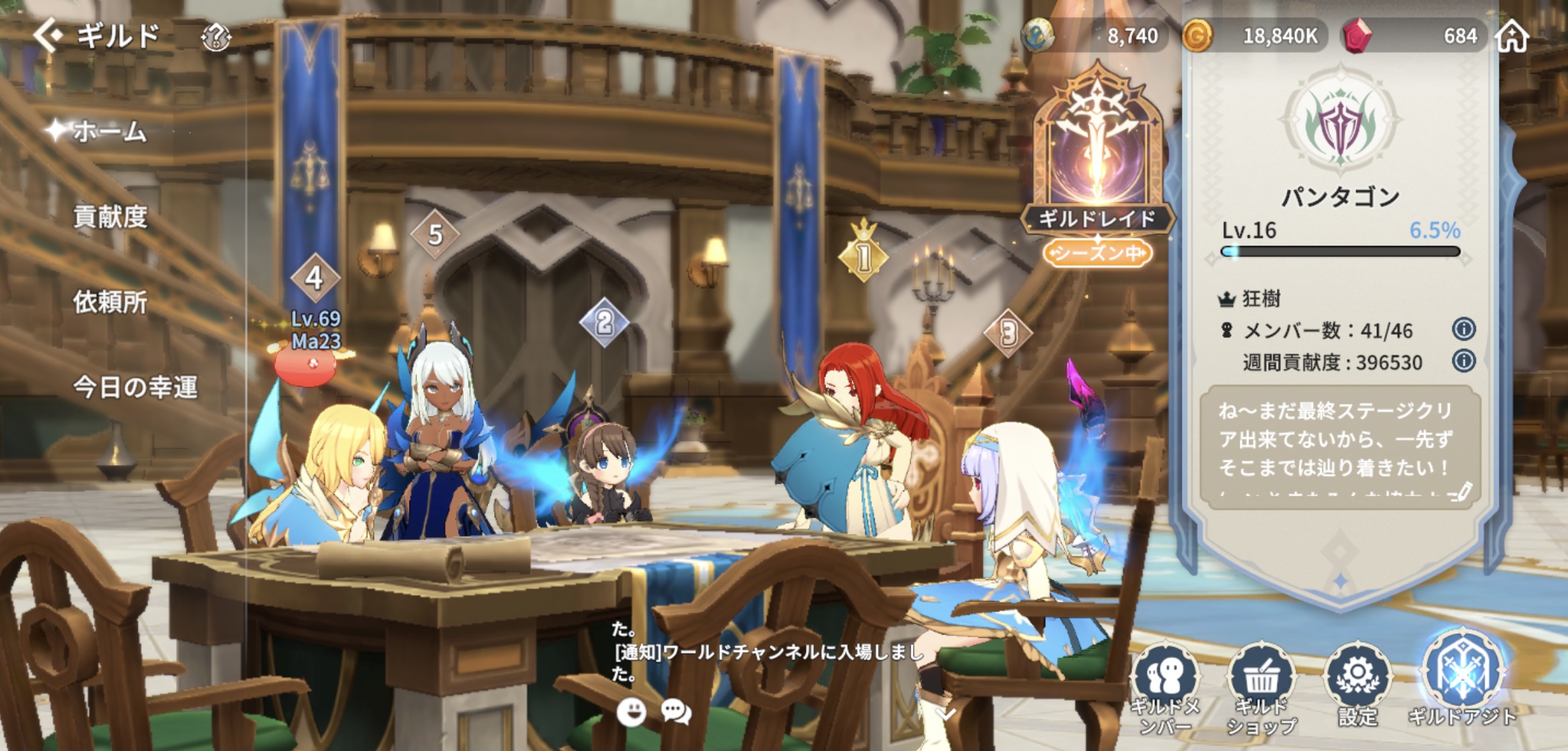Open the guild help question mark
Image resolution: width=1568 pixels, height=751 pixels.
tap(216, 38)
